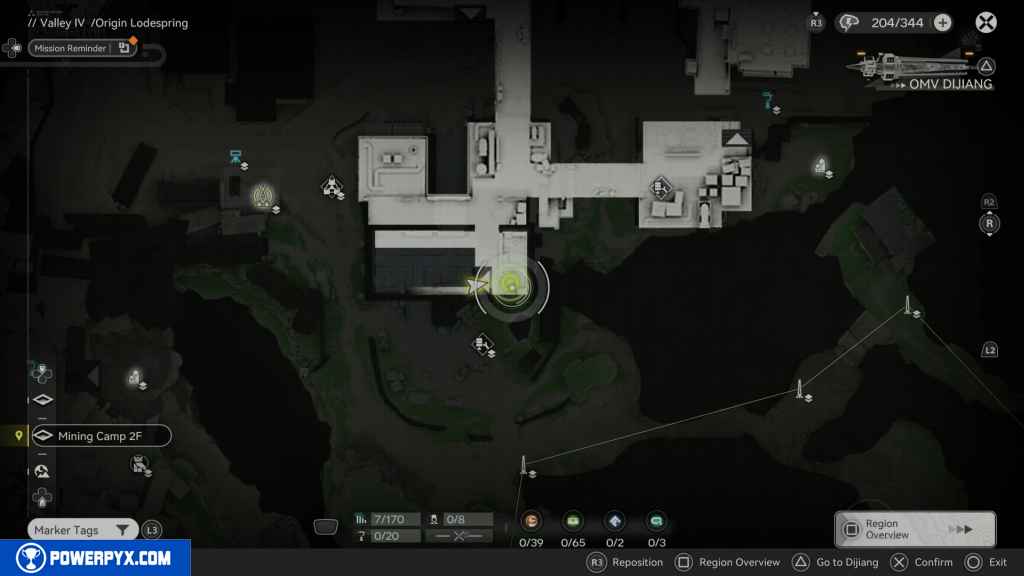Screen dimensions: 1024x576
Task: Choose the cyan question-mark marker up north
Action: pyautogui.click(x=768, y=99)
